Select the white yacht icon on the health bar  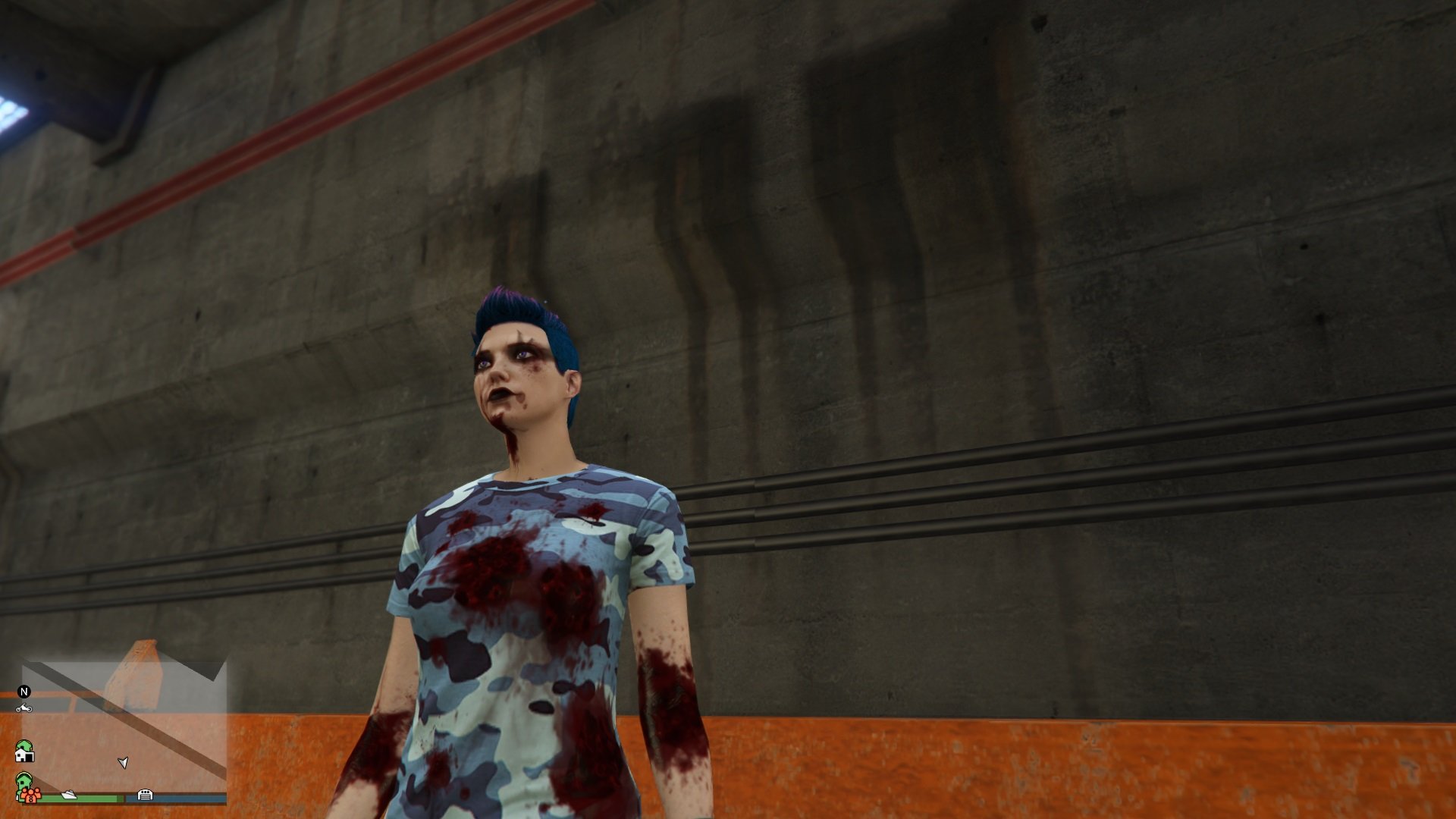tap(69, 795)
